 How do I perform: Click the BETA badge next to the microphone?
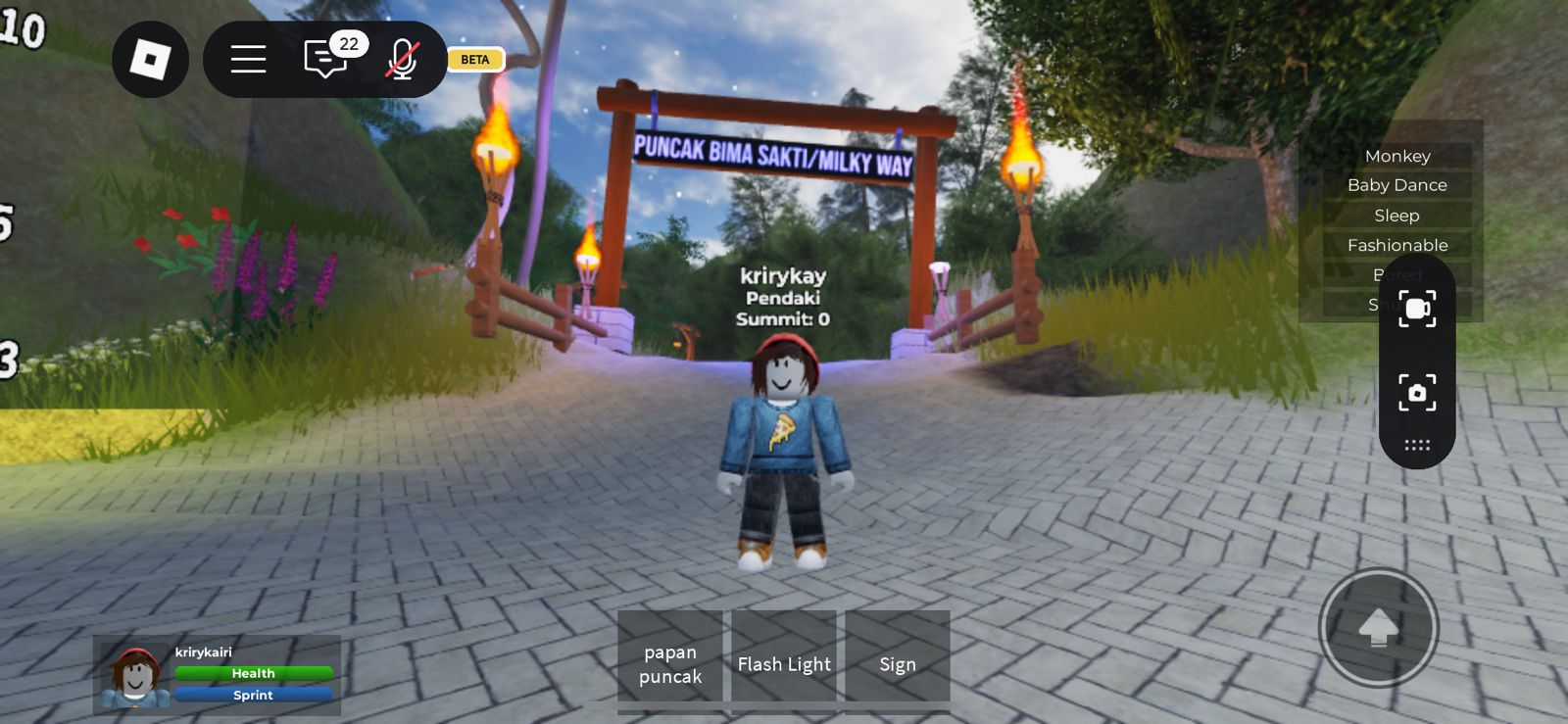coord(474,60)
